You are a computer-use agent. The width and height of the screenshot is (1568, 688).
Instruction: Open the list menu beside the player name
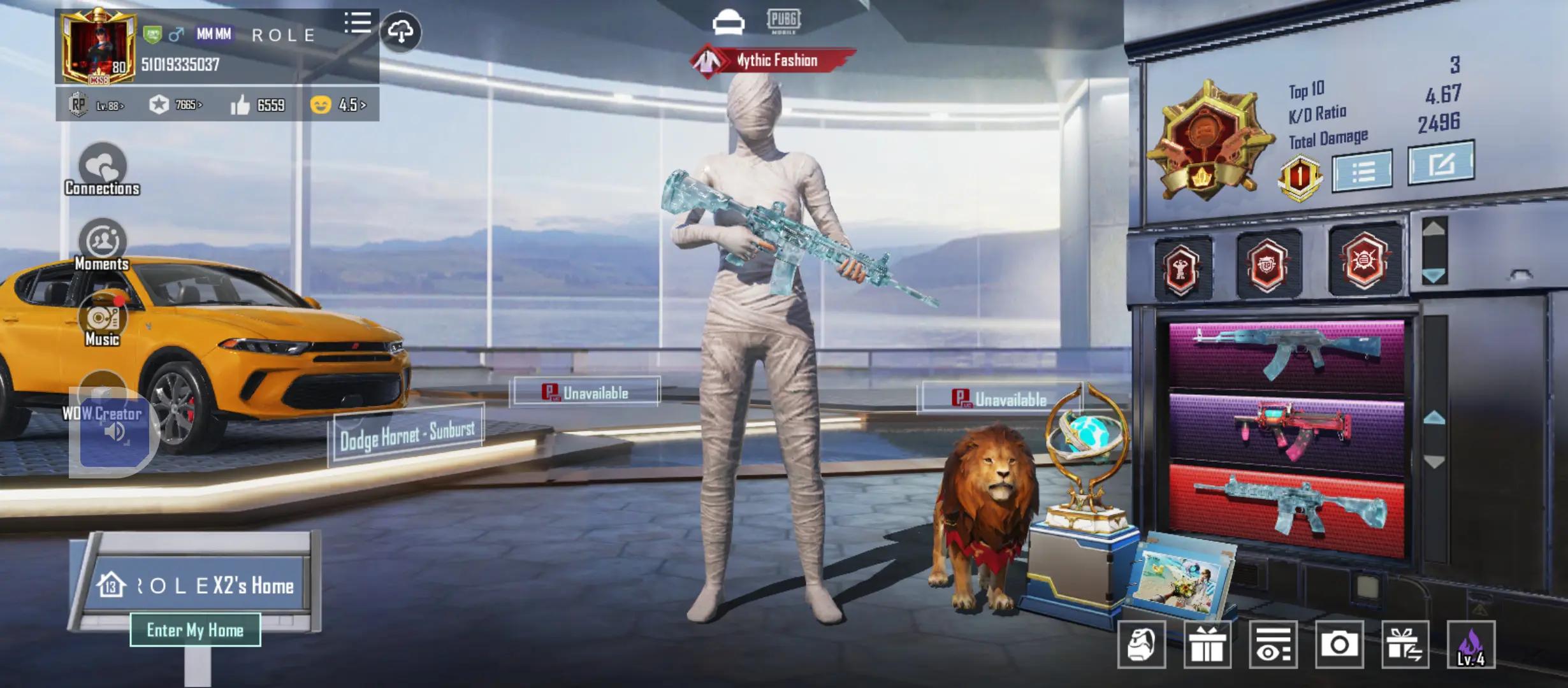click(358, 24)
